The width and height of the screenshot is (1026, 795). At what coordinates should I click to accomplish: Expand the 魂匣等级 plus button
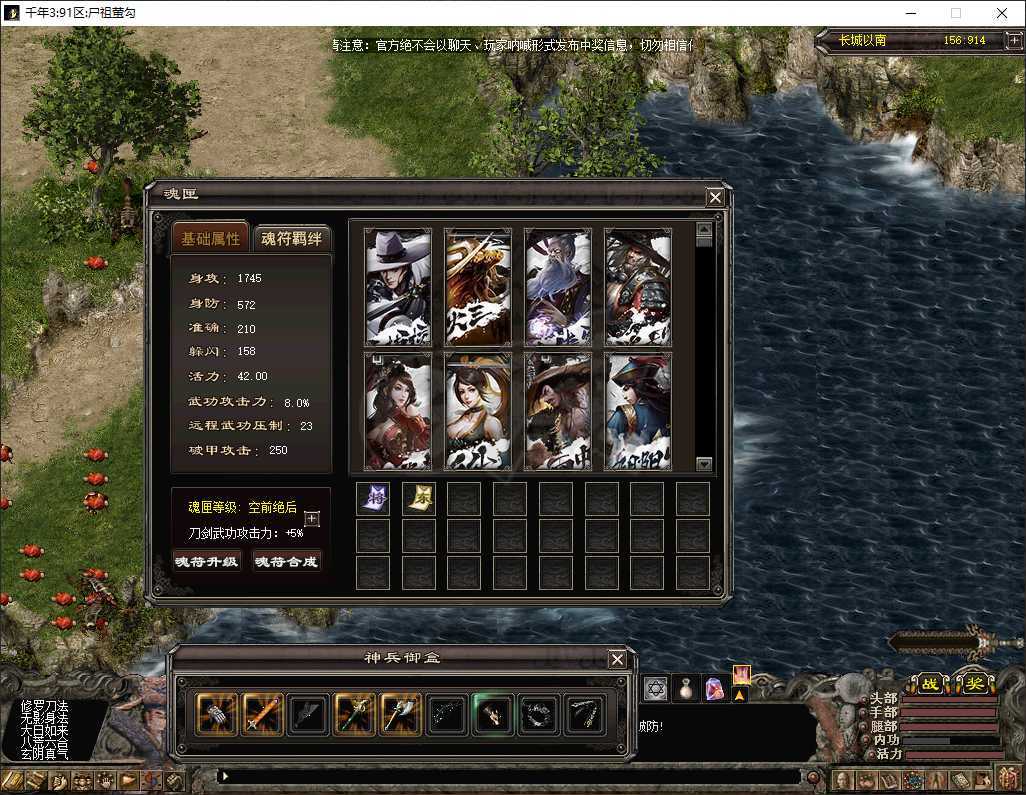pyautogui.click(x=312, y=519)
